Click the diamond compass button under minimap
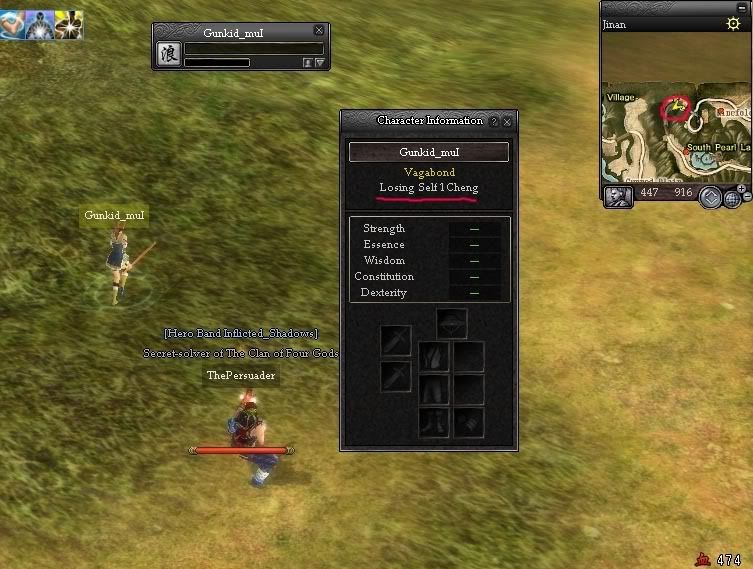753x569 pixels. (710, 196)
